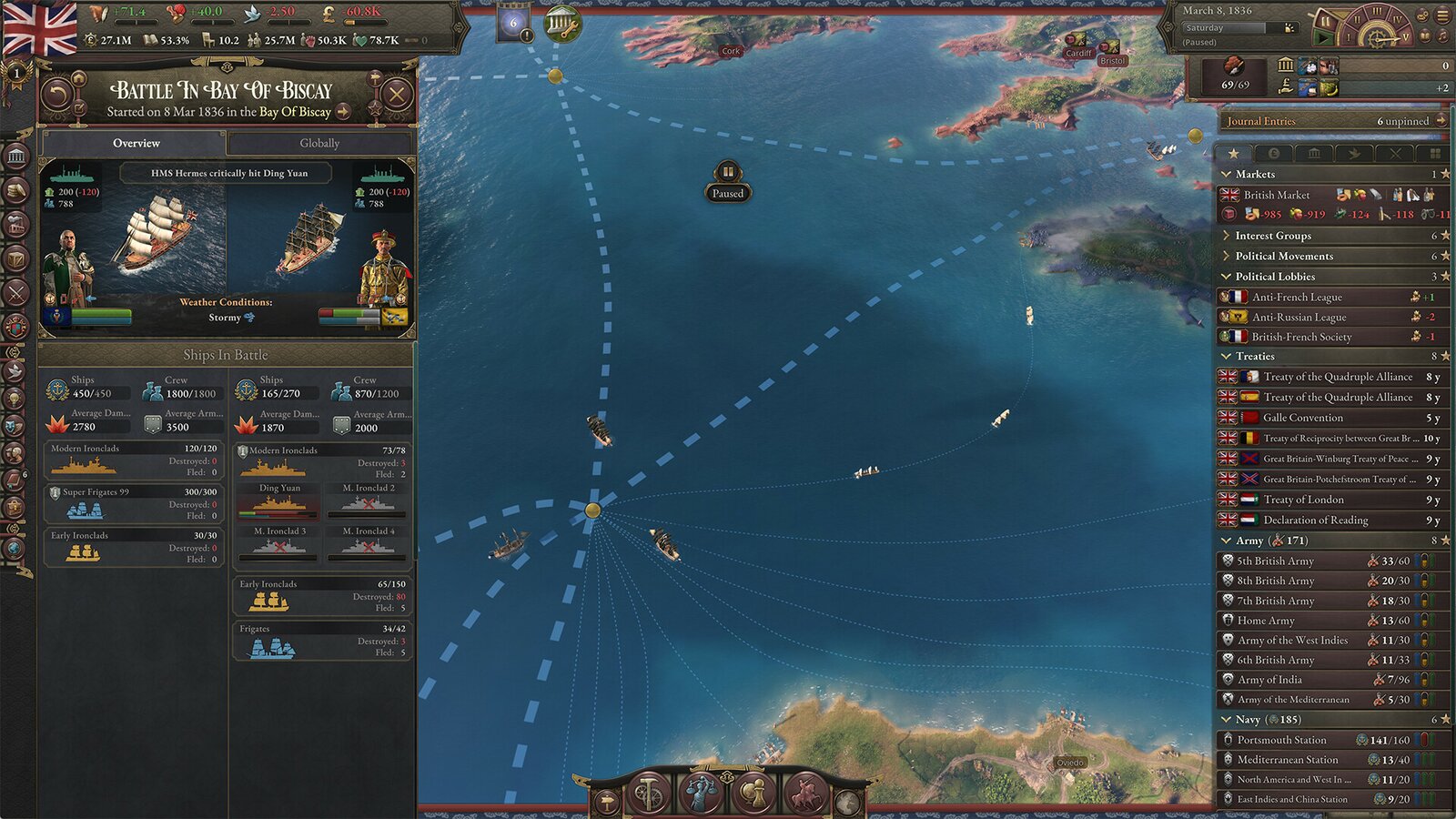Collapse the Navy section

(x=1228, y=719)
